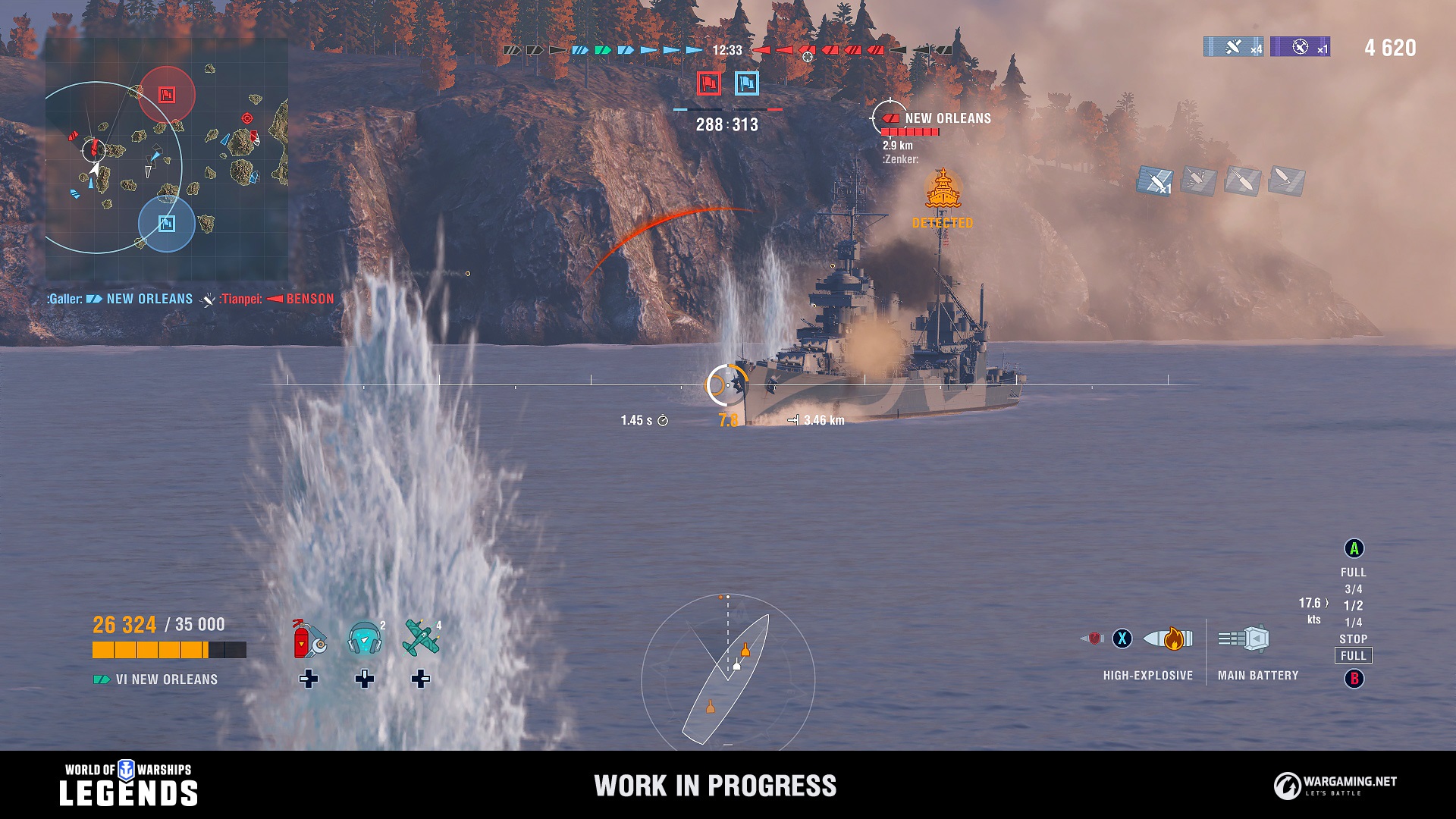Select the enemy New Orleans target marker

[x=889, y=118]
